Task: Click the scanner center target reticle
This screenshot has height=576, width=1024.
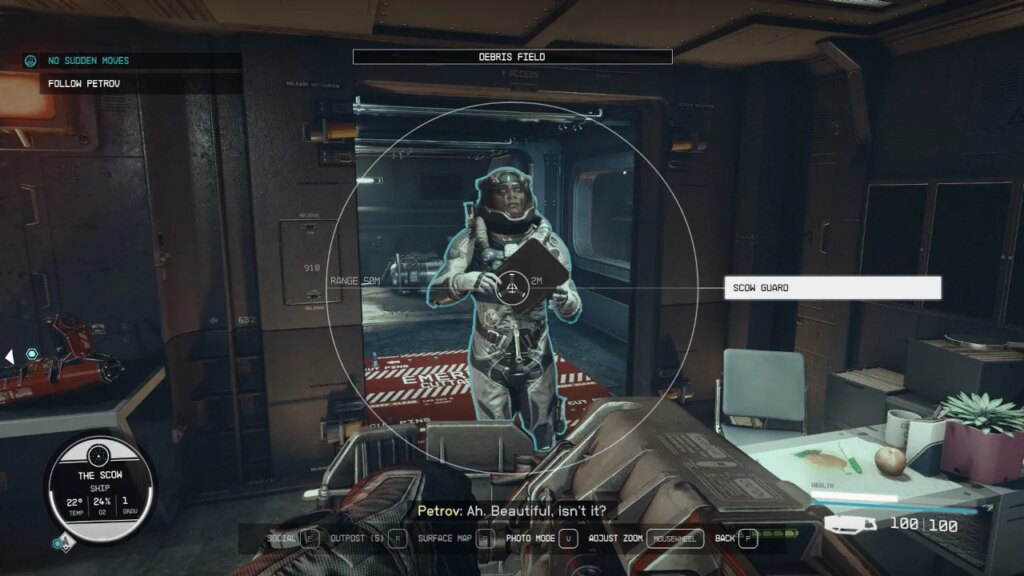Action: click(512, 288)
